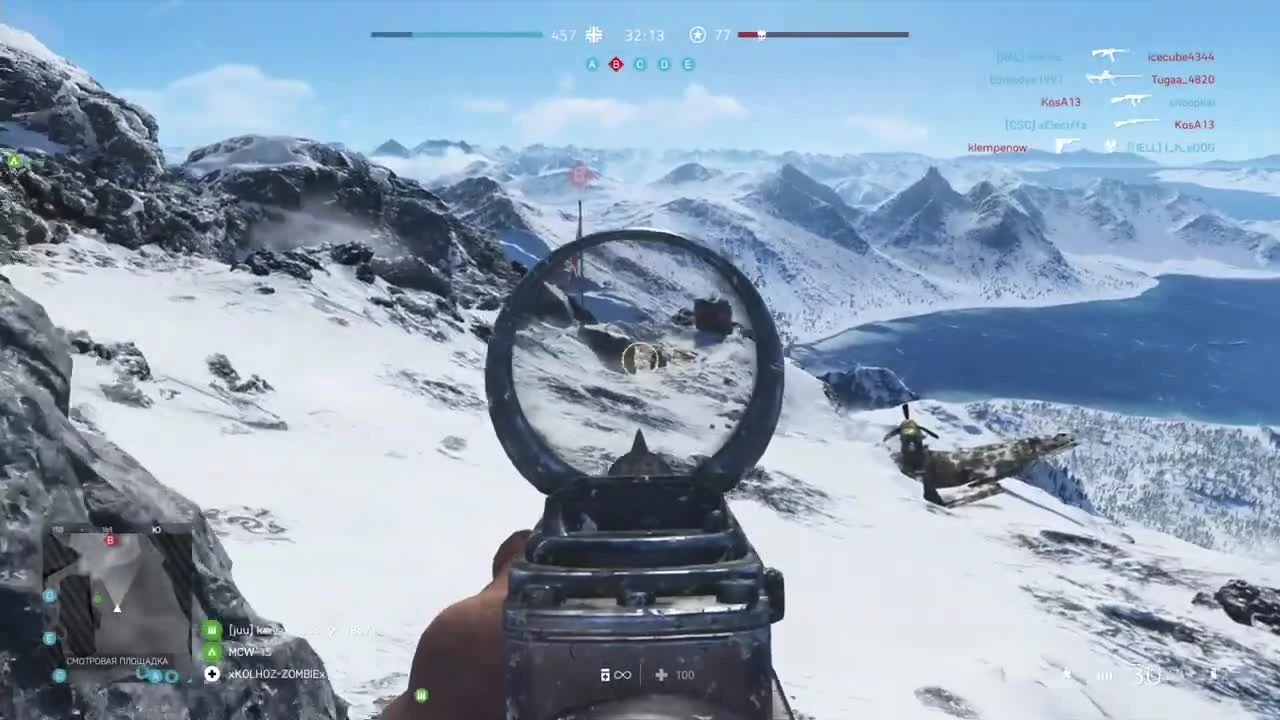Viewport: 1280px width, 720px height.
Task: Click the assault rifle icon in icecube4344's killfeed entry
Action: click(1110, 56)
